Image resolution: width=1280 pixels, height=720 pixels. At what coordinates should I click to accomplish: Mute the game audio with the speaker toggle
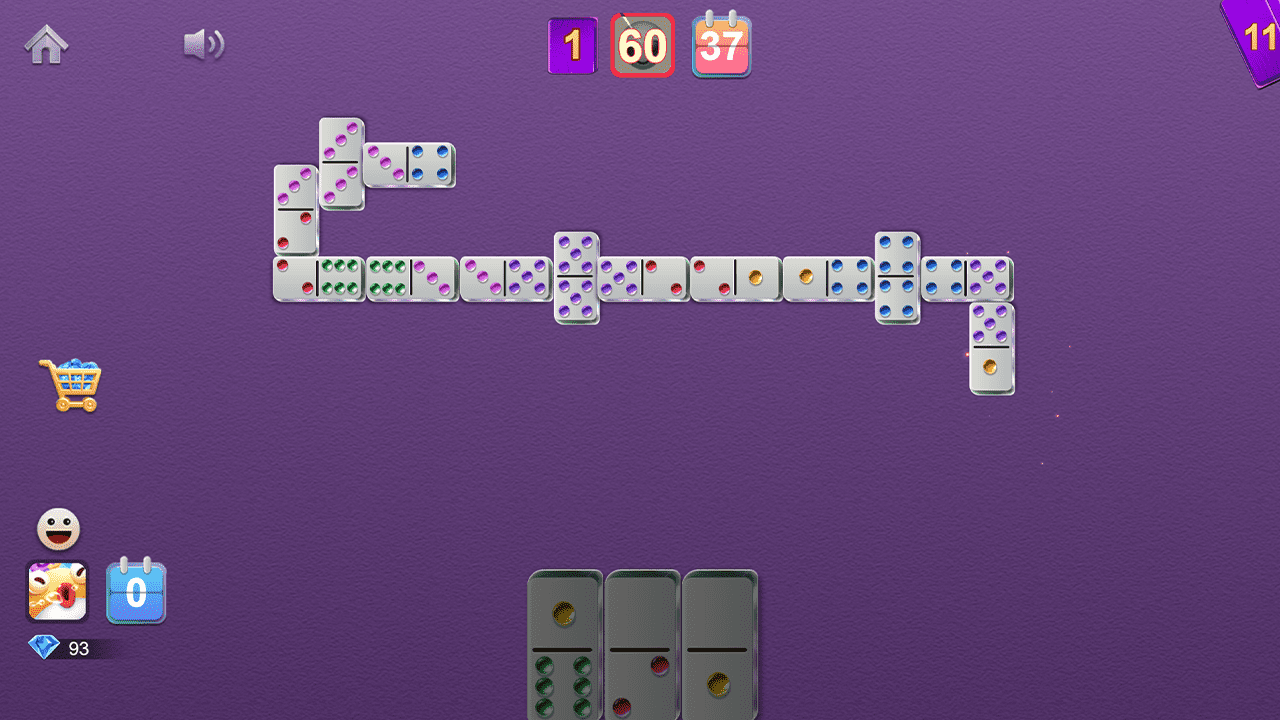point(203,44)
